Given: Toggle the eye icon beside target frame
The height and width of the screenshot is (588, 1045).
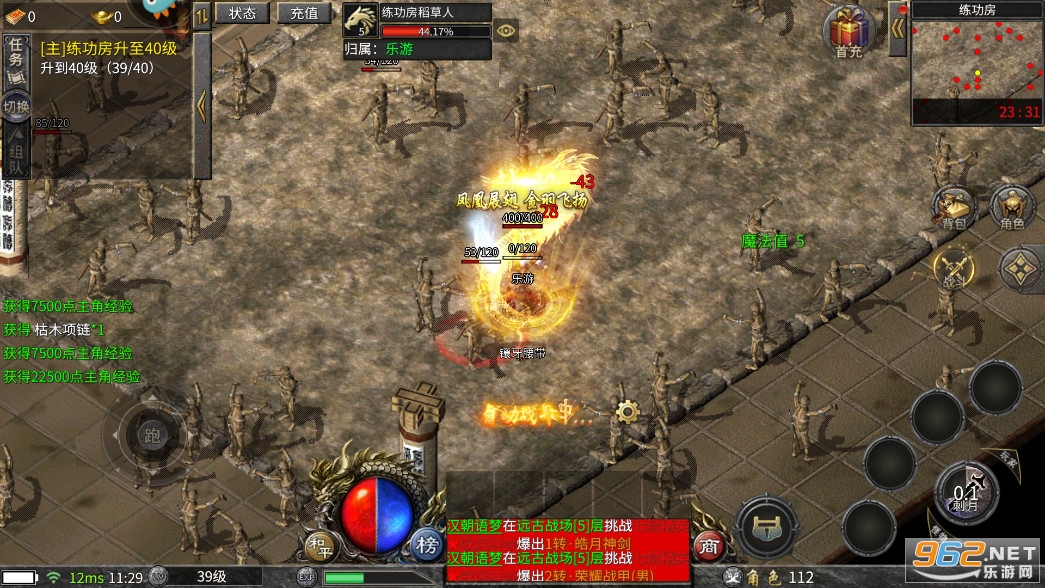Looking at the screenshot, I should [x=507, y=30].
